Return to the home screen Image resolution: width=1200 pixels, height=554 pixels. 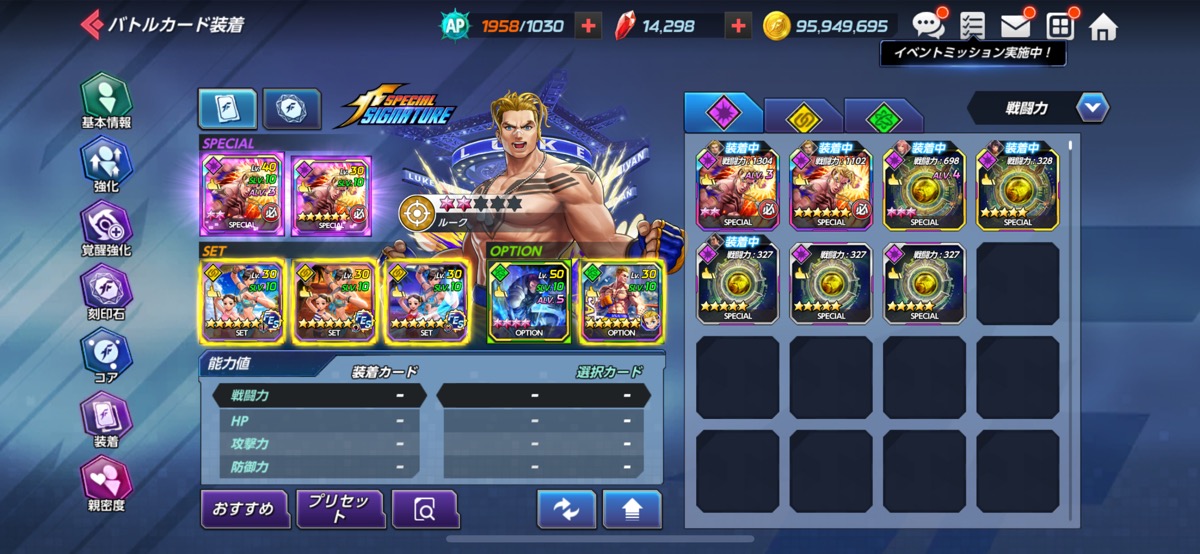(1103, 26)
